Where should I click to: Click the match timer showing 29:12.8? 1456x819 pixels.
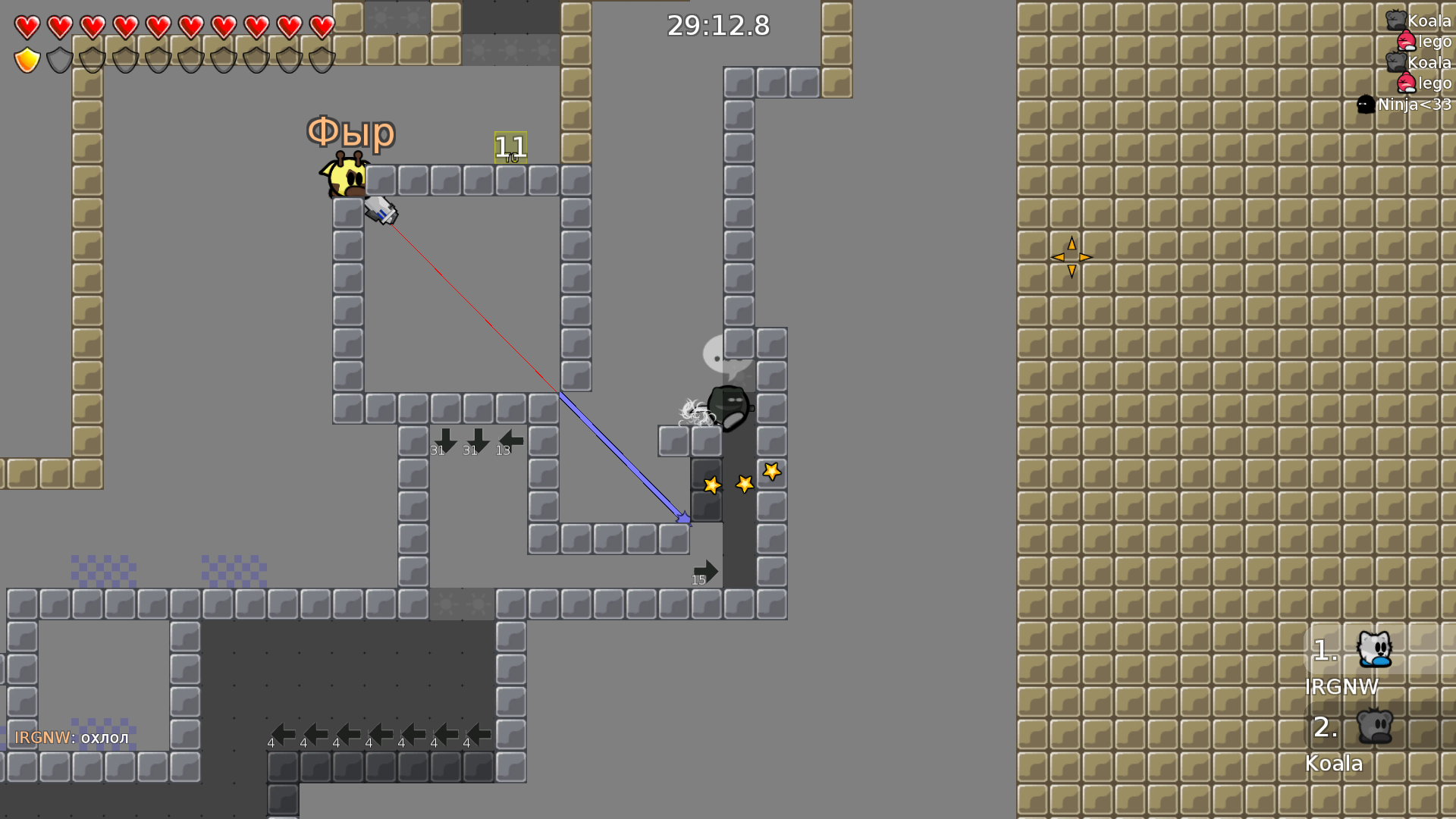(x=718, y=25)
